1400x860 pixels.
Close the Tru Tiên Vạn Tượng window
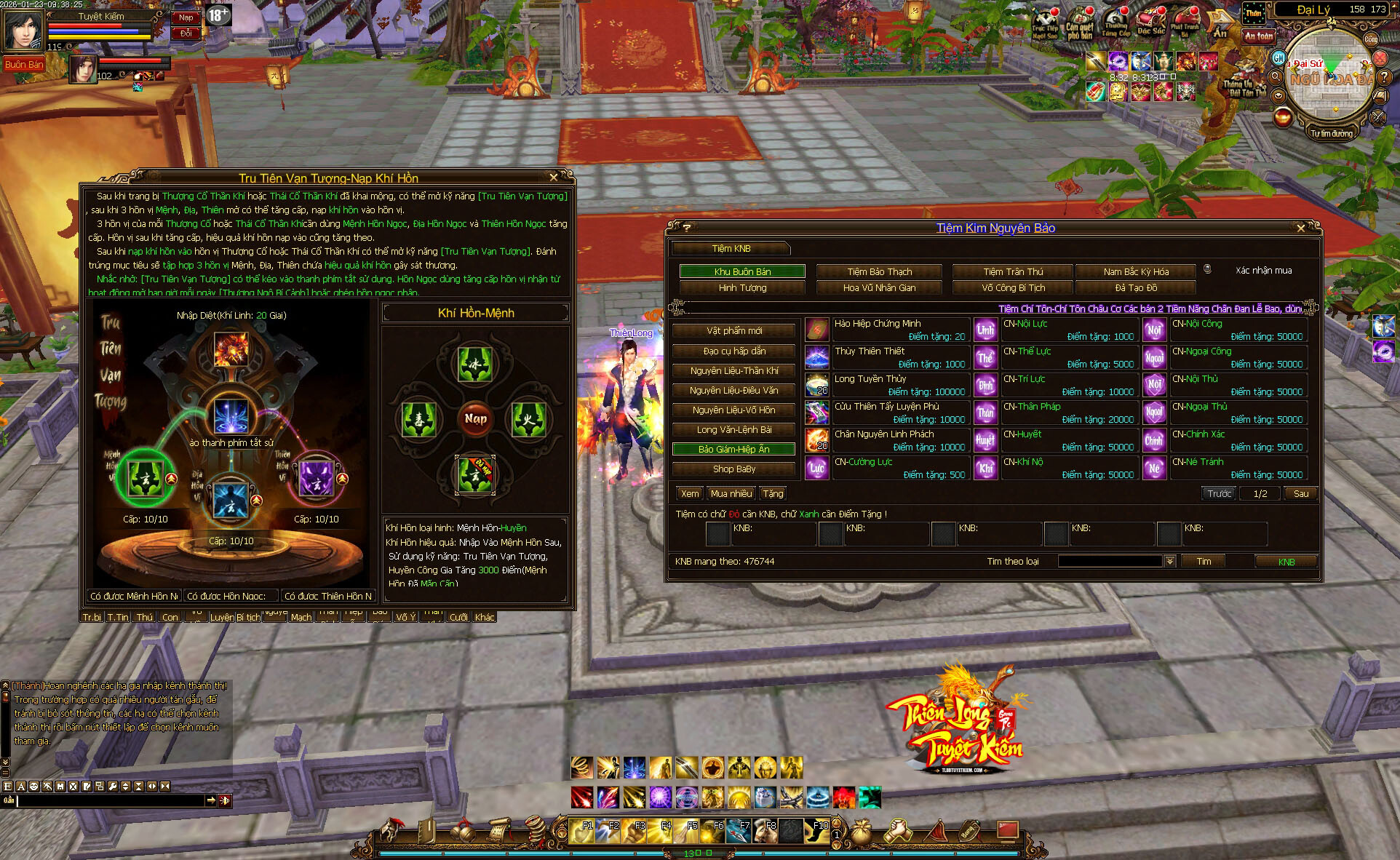[554, 178]
